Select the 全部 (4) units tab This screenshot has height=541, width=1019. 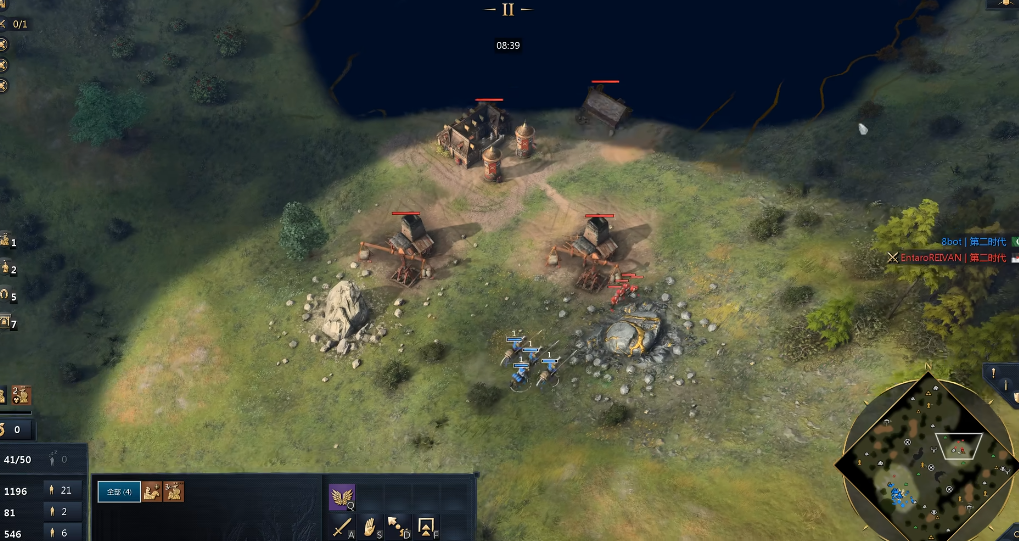[118, 492]
